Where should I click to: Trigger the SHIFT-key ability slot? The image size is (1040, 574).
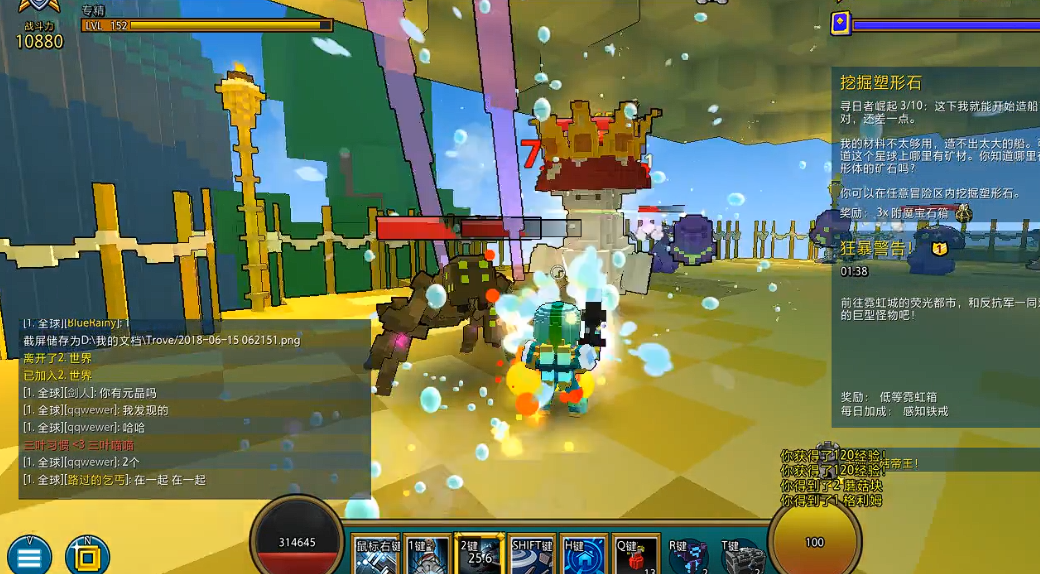click(531, 556)
